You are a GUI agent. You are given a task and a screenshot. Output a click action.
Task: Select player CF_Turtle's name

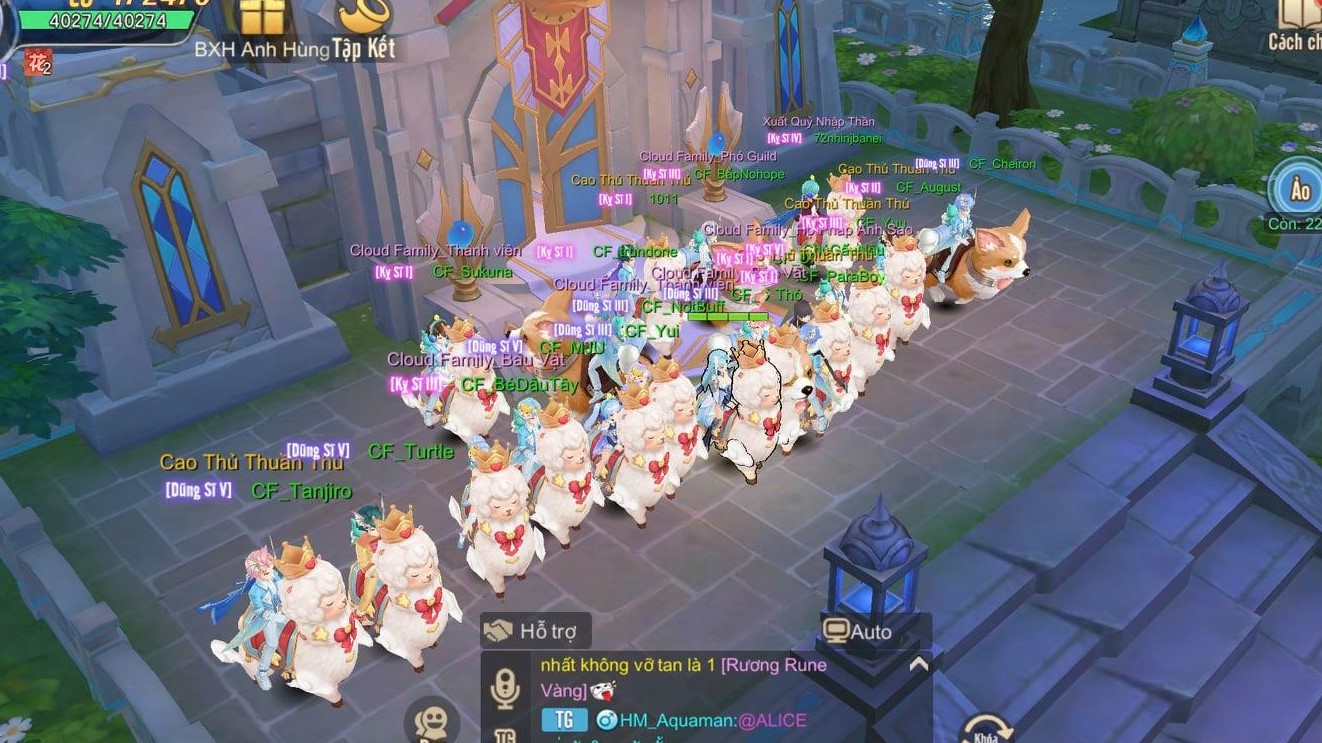411,452
